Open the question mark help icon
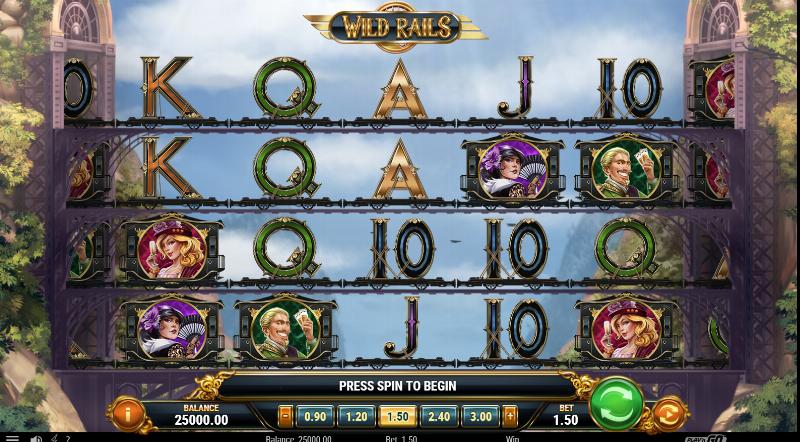The height and width of the screenshot is (442, 800). (67, 437)
